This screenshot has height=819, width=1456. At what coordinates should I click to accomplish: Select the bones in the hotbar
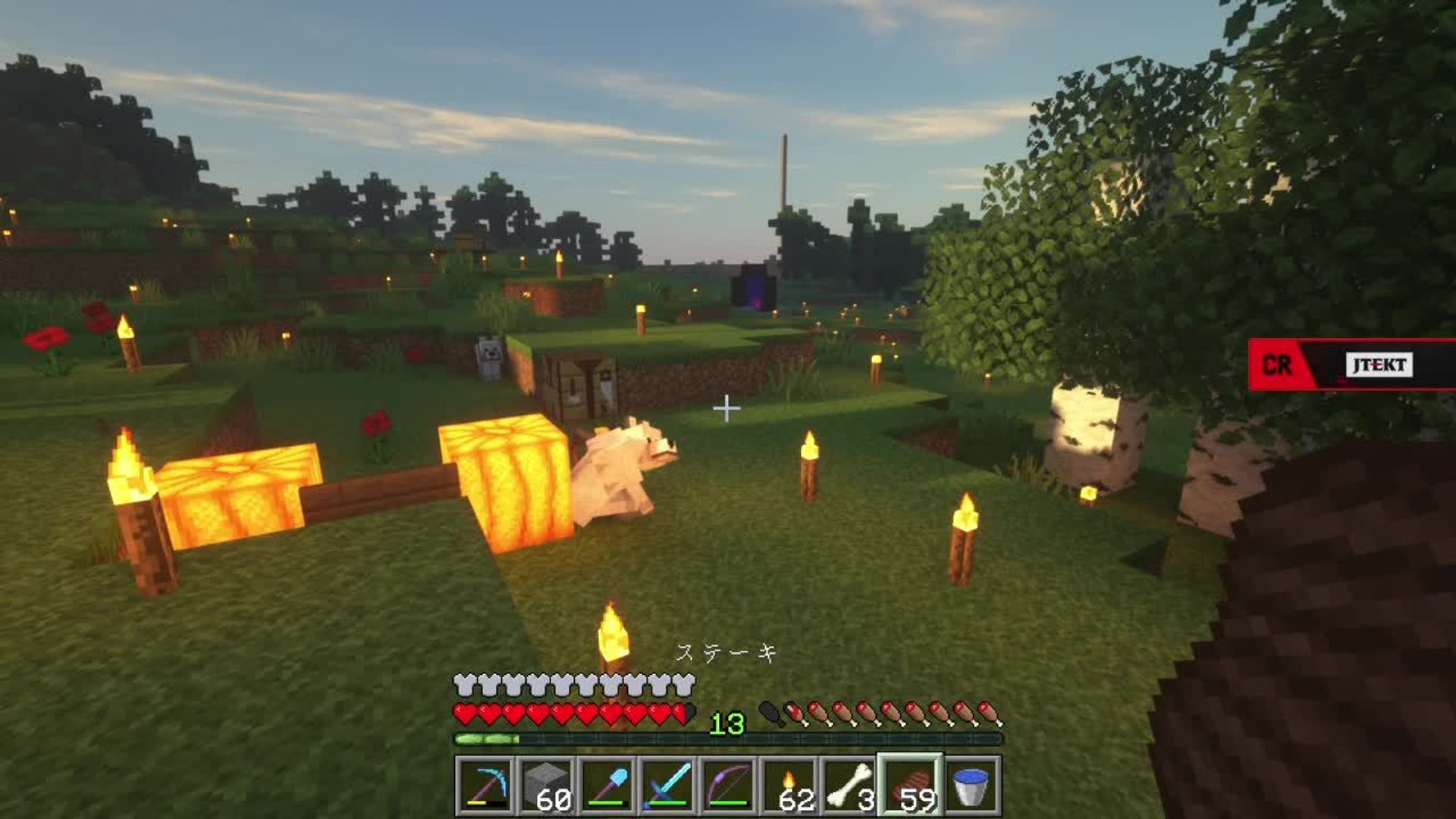click(848, 785)
